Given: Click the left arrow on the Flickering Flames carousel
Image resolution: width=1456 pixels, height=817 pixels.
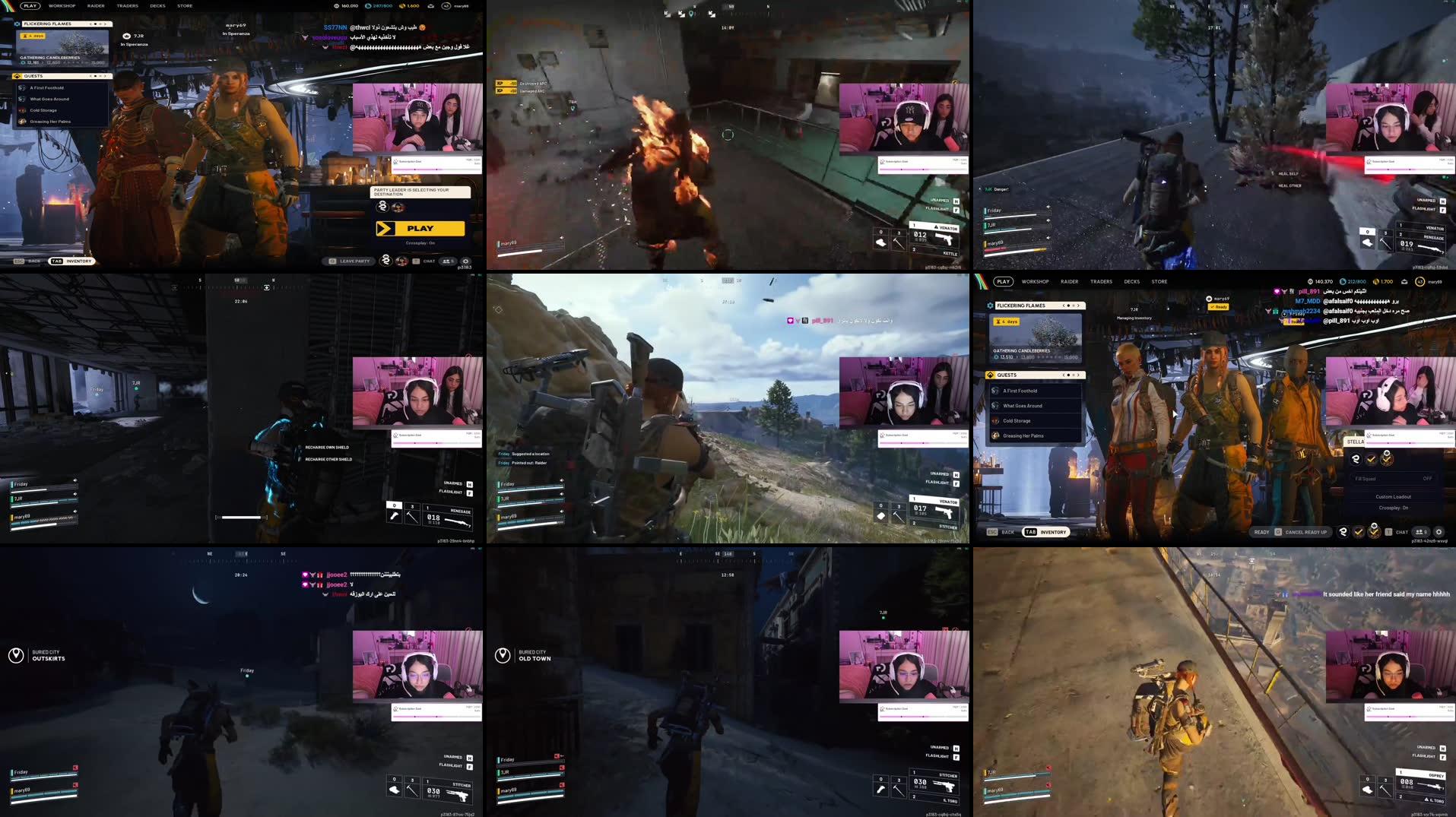Looking at the screenshot, I should click(x=1064, y=306).
